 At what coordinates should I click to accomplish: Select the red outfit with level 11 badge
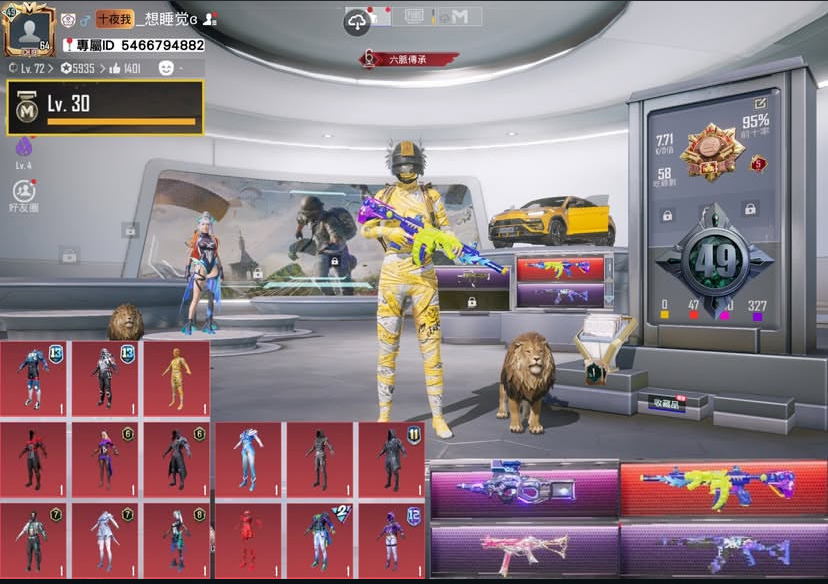pyautogui.click(x=391, y=458)
